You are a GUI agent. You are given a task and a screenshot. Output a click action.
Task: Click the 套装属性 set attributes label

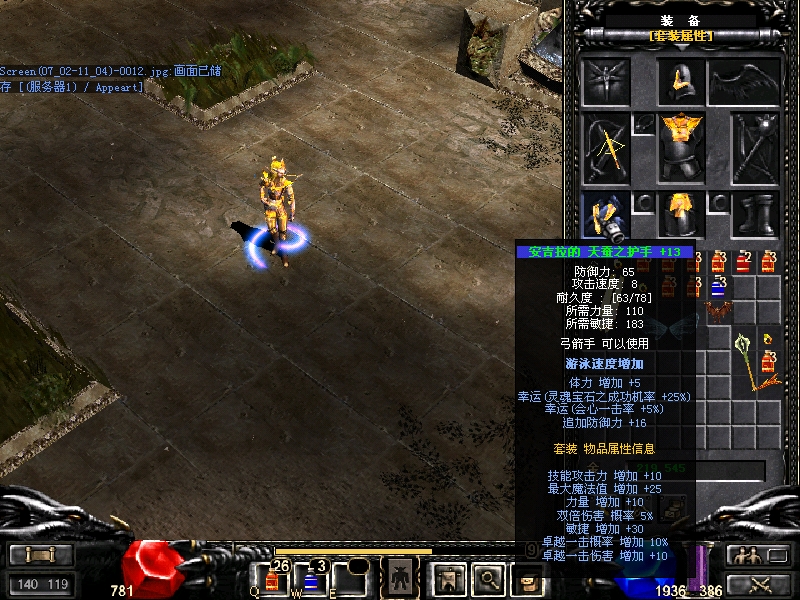click(x=682, y=36)
